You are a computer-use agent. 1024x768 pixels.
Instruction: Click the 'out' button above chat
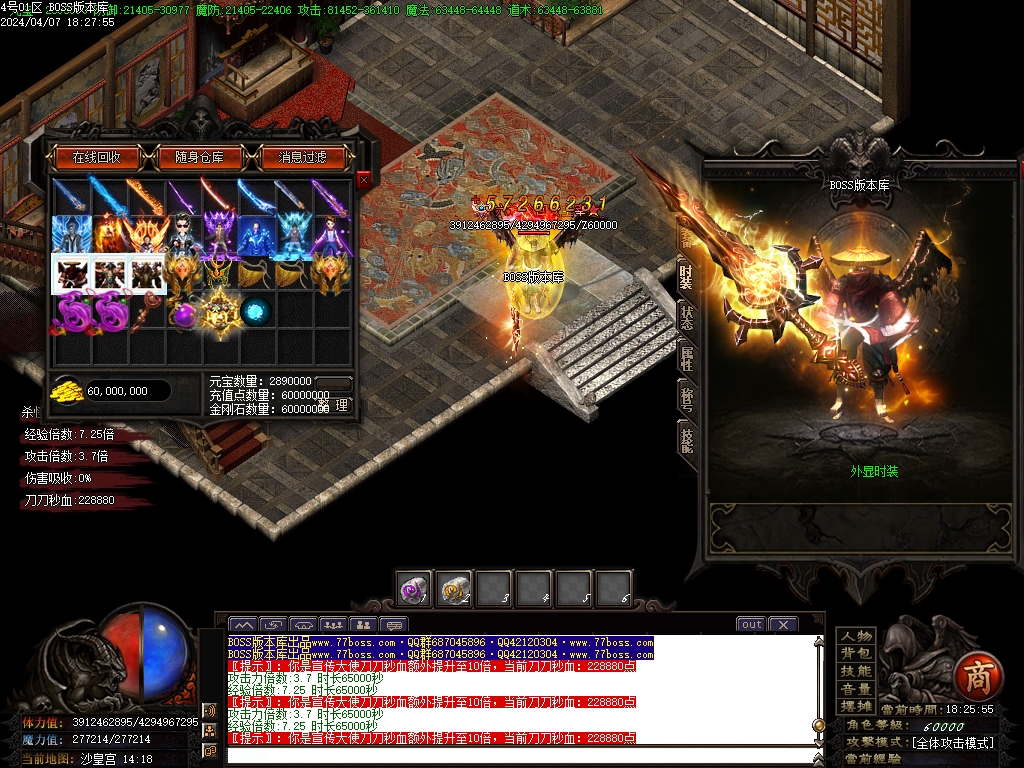coord(751,624)
